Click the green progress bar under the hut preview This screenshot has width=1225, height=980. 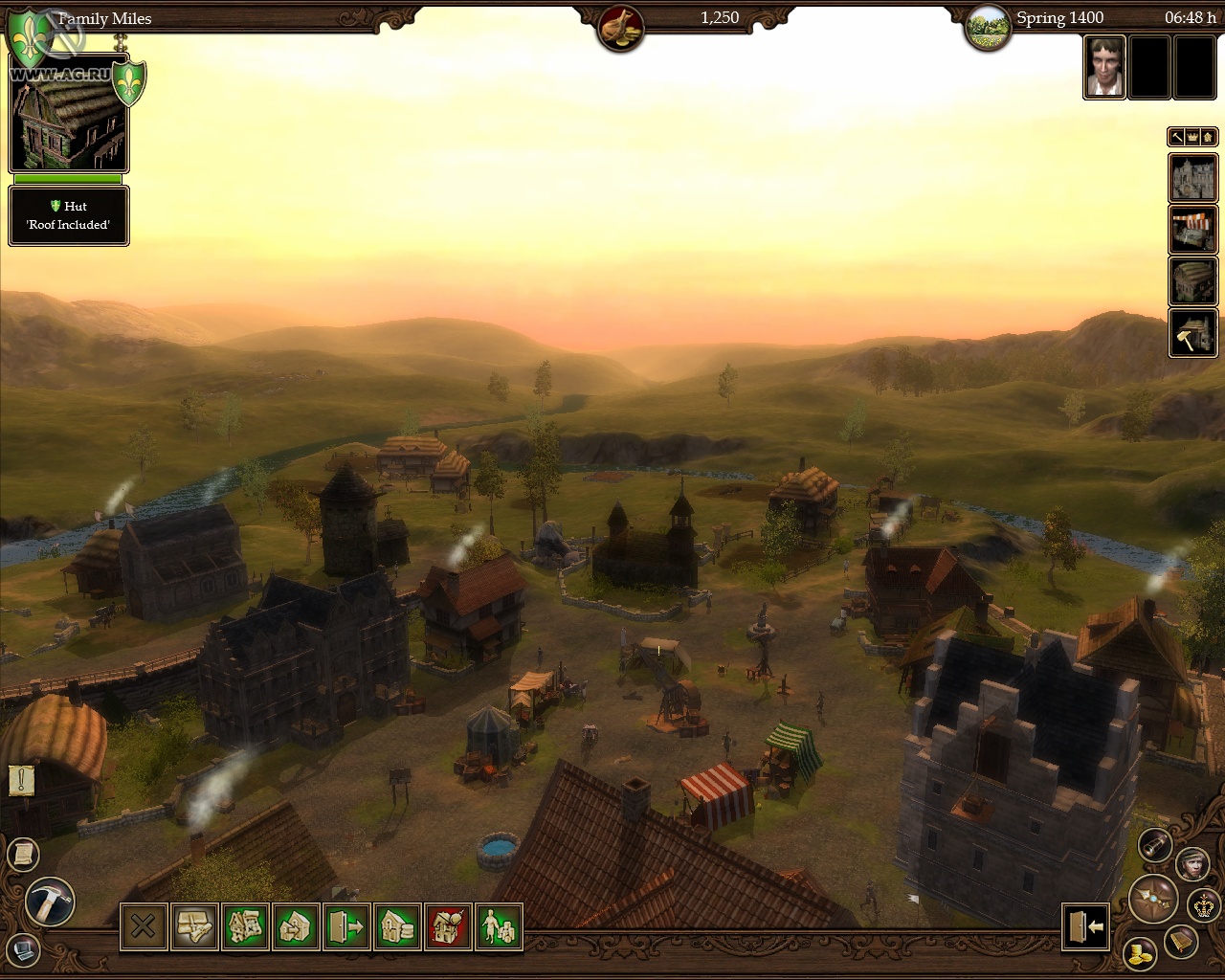click(x=67, y=179)
